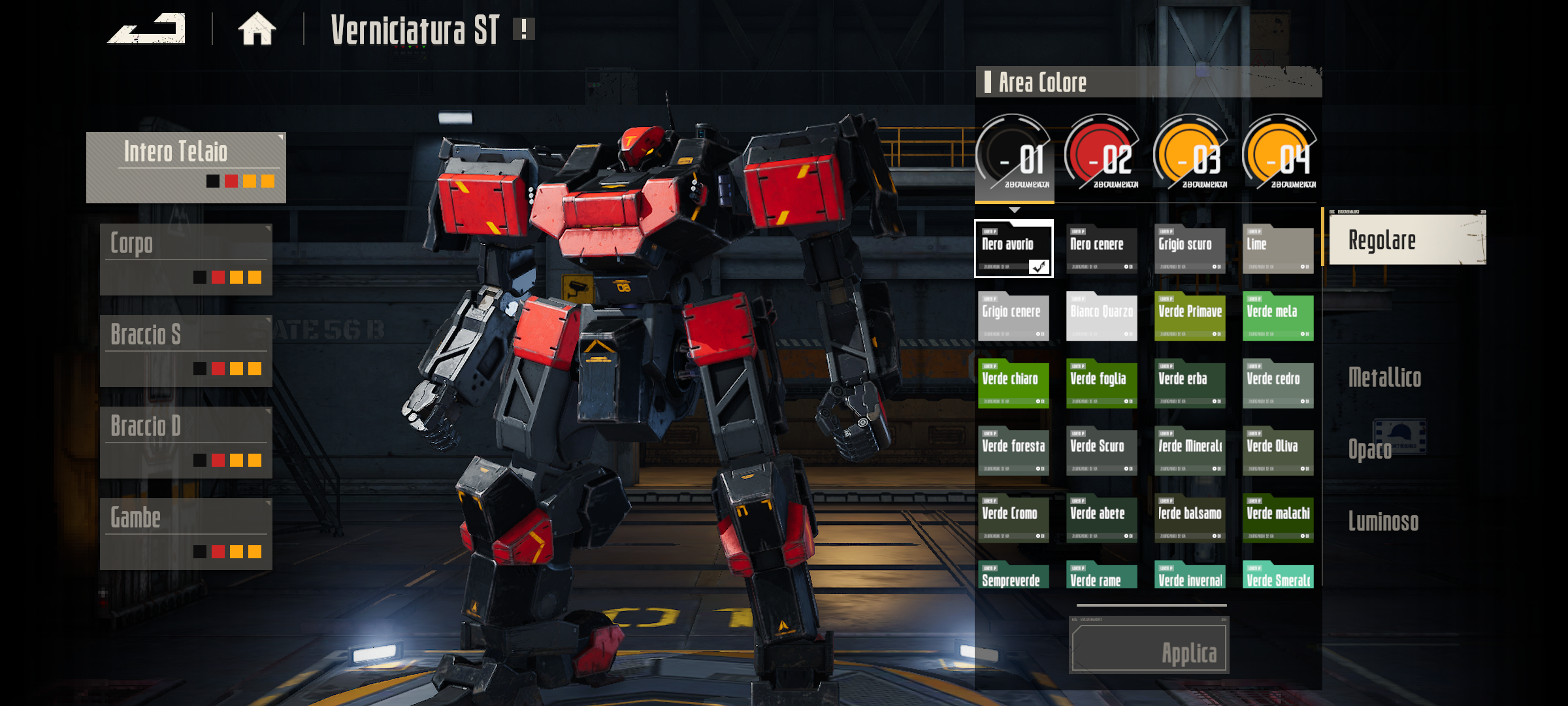Apply the Verde mela color
Image resolution: width=1568 pixels, height=706 pixels.
click(x=1278, y=316)
